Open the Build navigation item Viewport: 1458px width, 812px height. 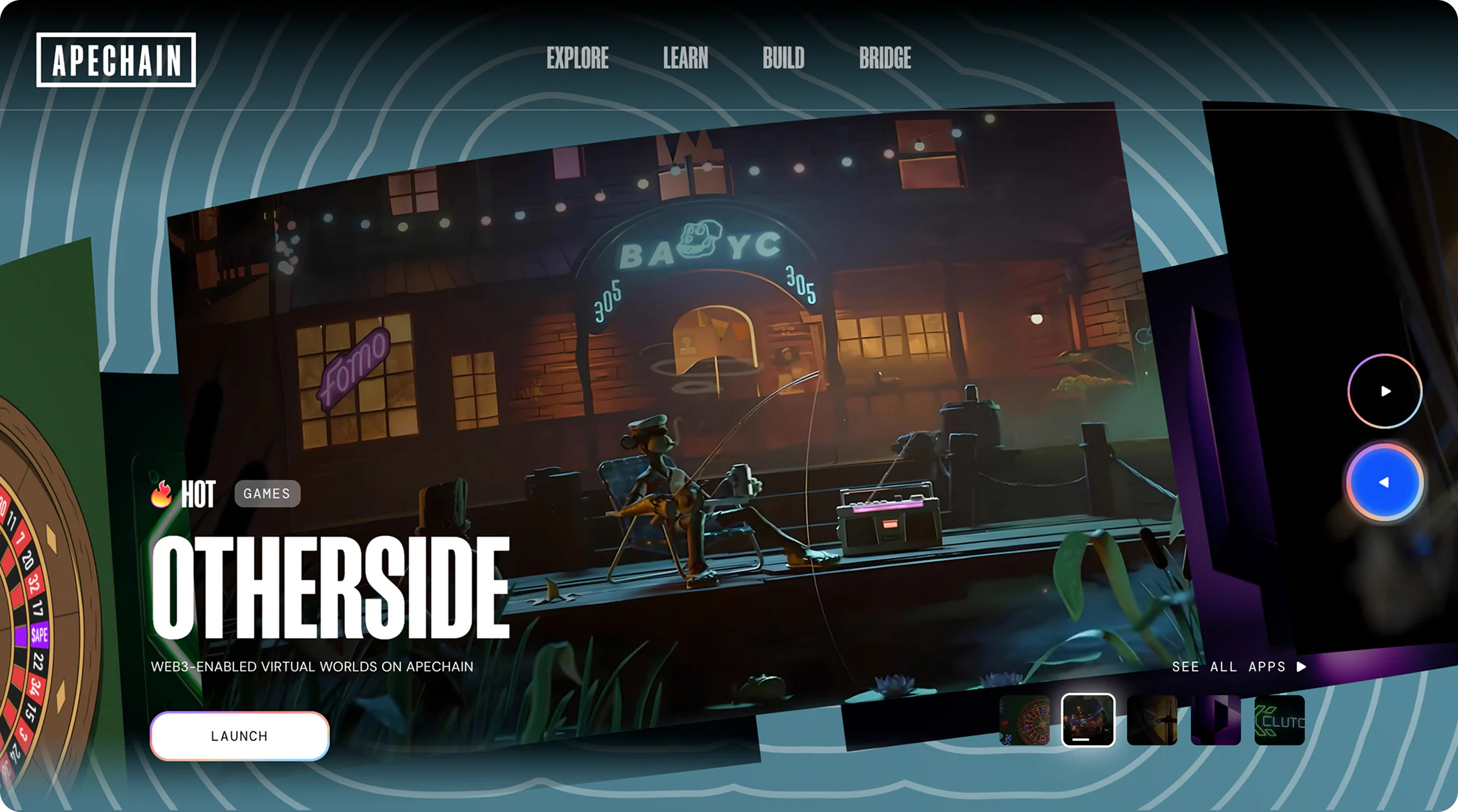coord(783,59)
